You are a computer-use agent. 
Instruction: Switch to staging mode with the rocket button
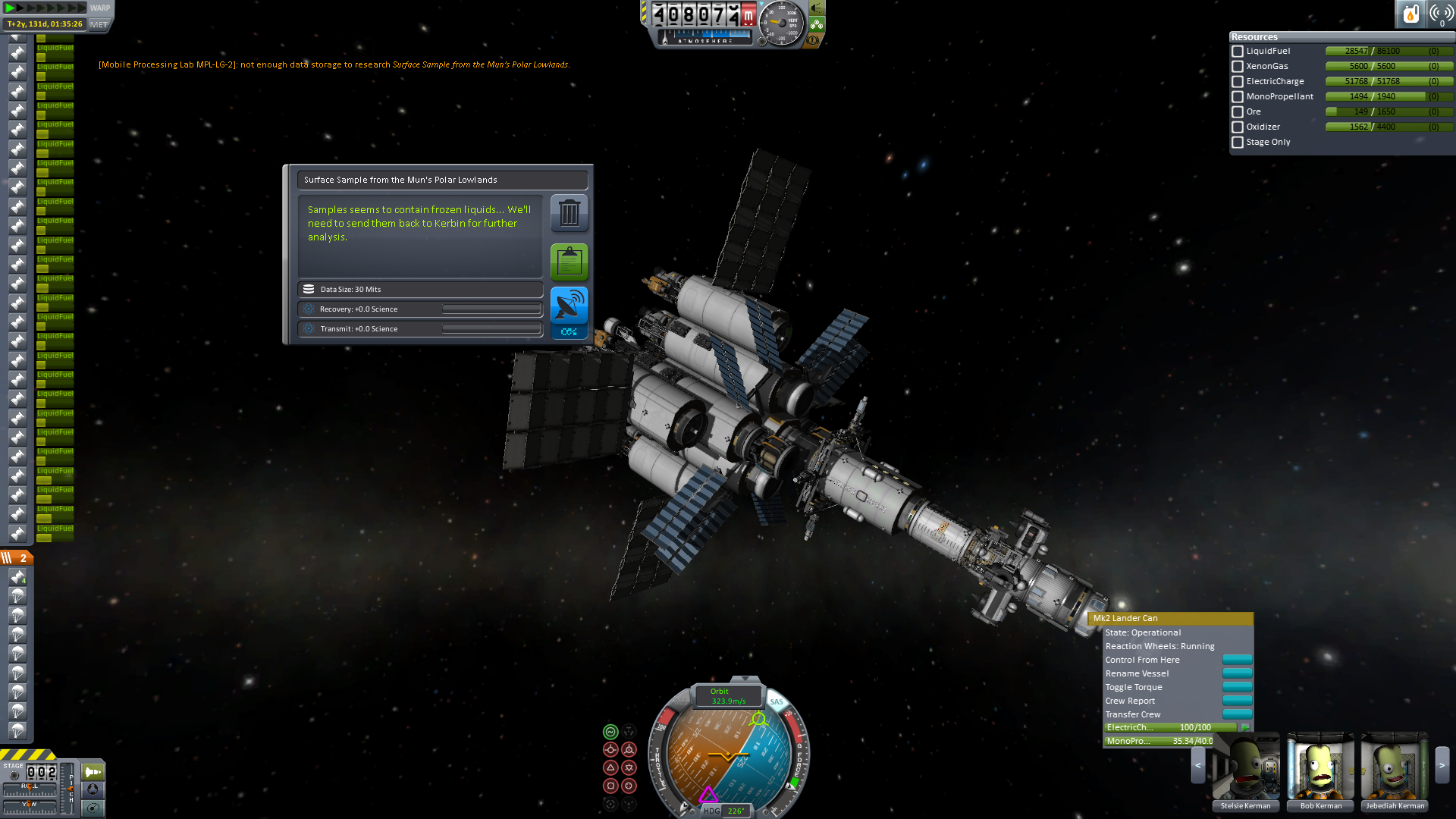point(93,772)
